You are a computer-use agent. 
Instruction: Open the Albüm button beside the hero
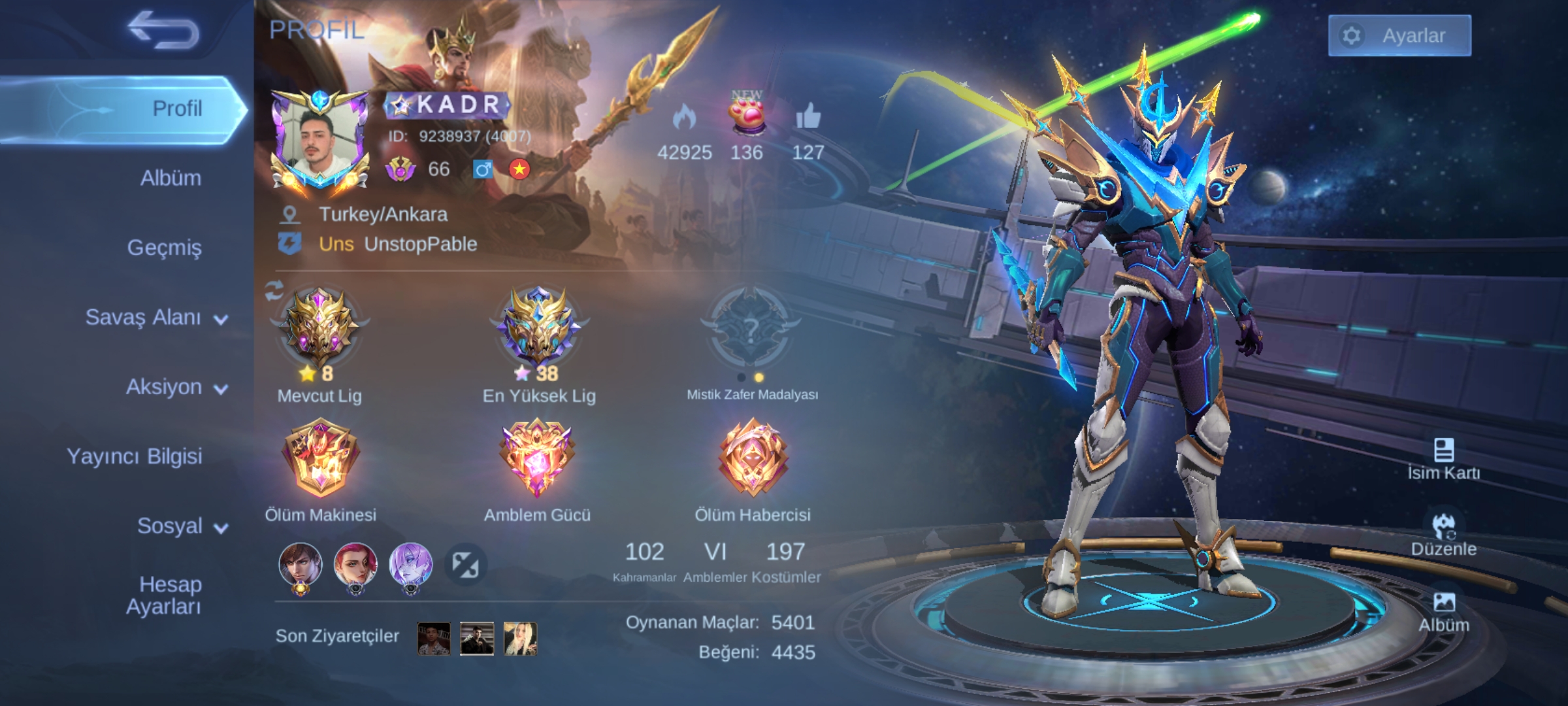click(1443, 613)
